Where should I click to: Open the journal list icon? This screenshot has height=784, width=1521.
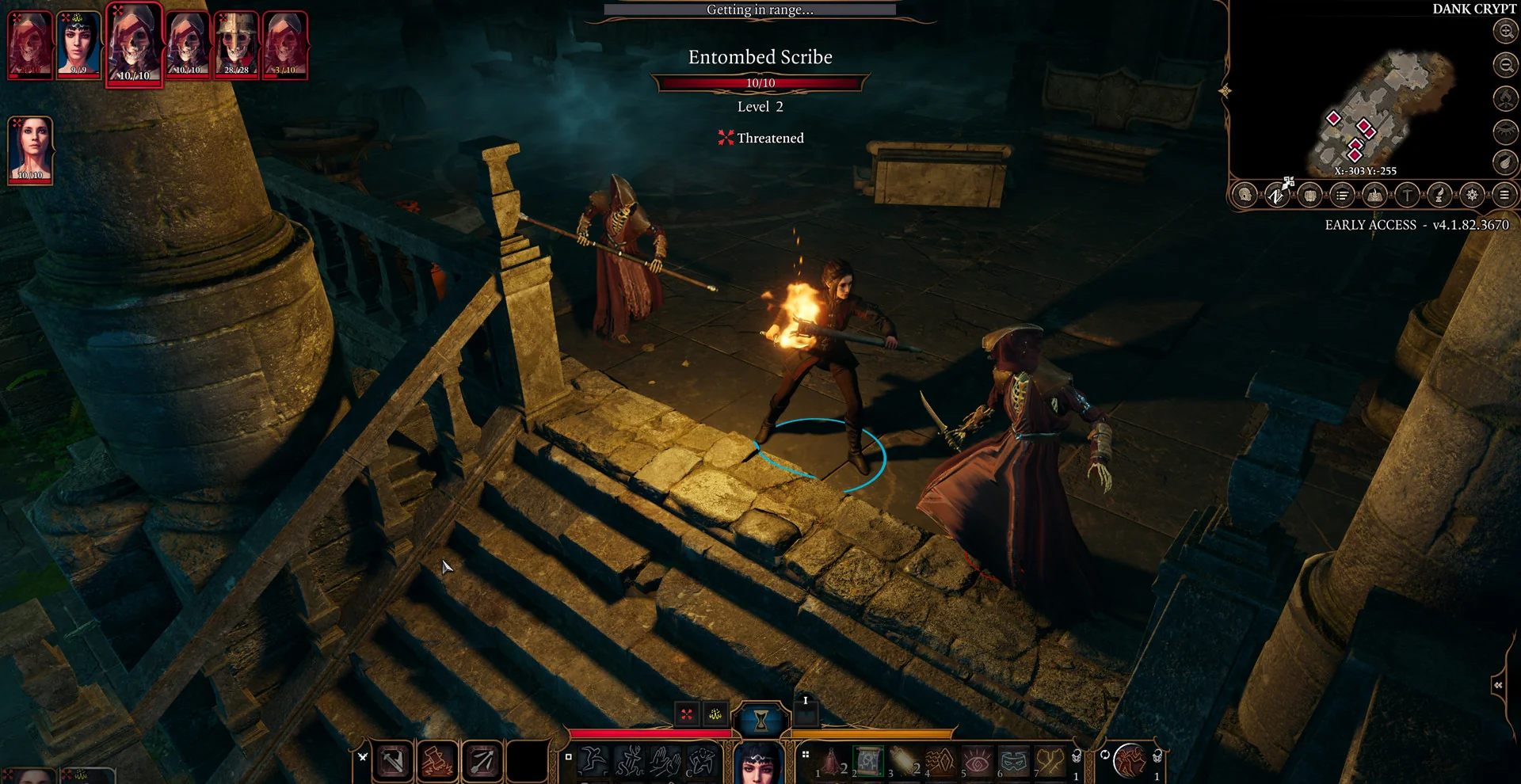point(1342,195)
